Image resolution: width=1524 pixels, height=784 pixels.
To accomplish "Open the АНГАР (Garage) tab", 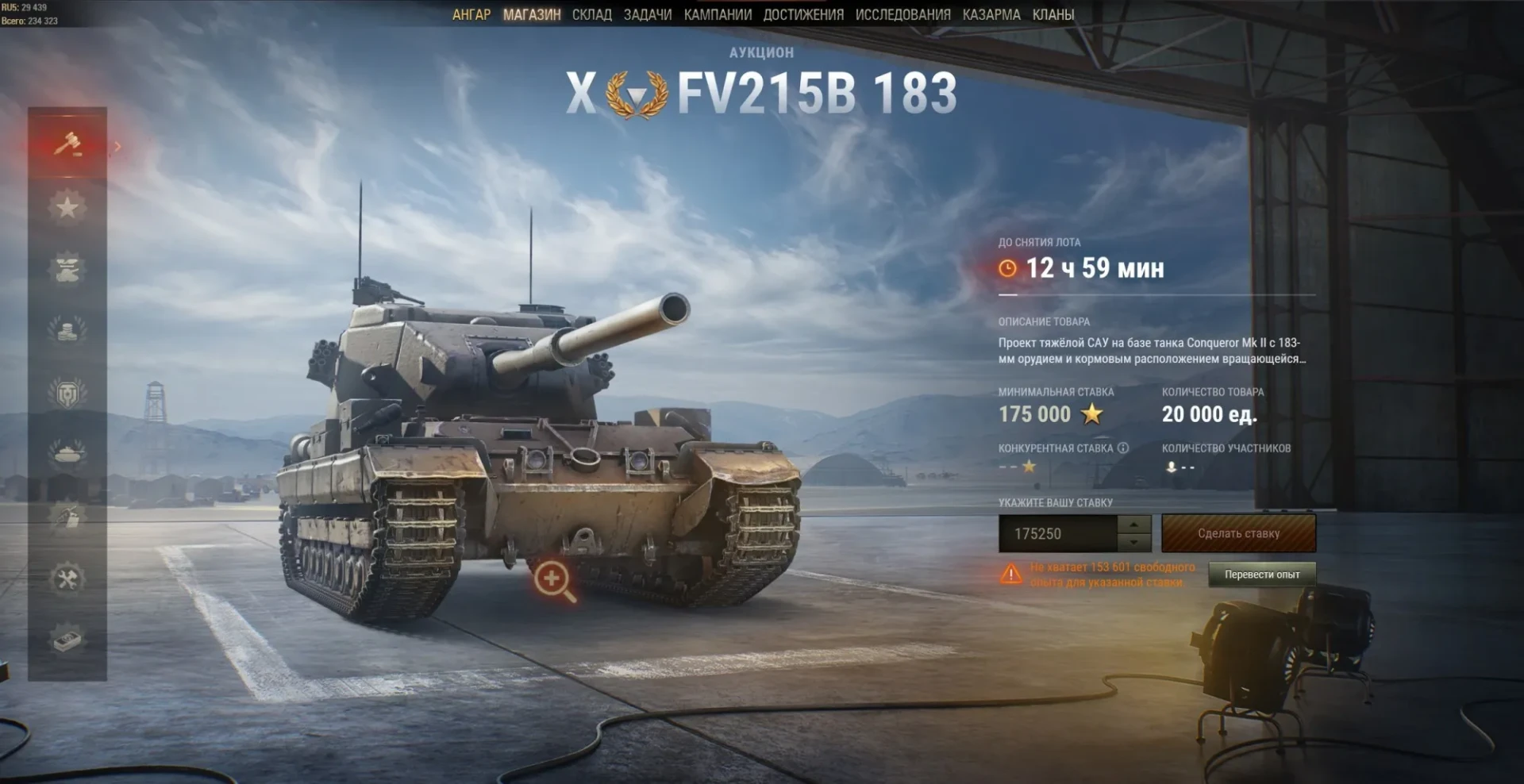I will pos(471,14).
